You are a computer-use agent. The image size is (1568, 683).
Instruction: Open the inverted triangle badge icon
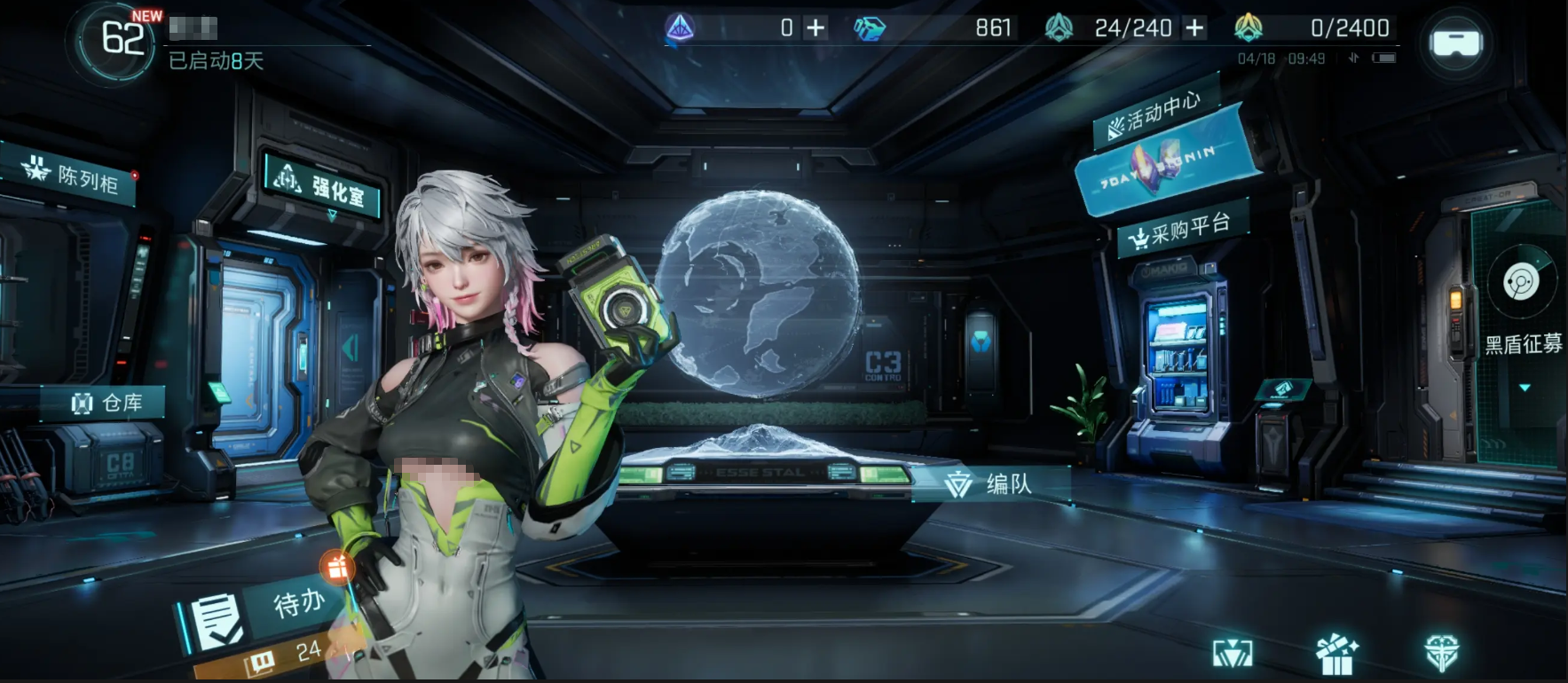1233,655
